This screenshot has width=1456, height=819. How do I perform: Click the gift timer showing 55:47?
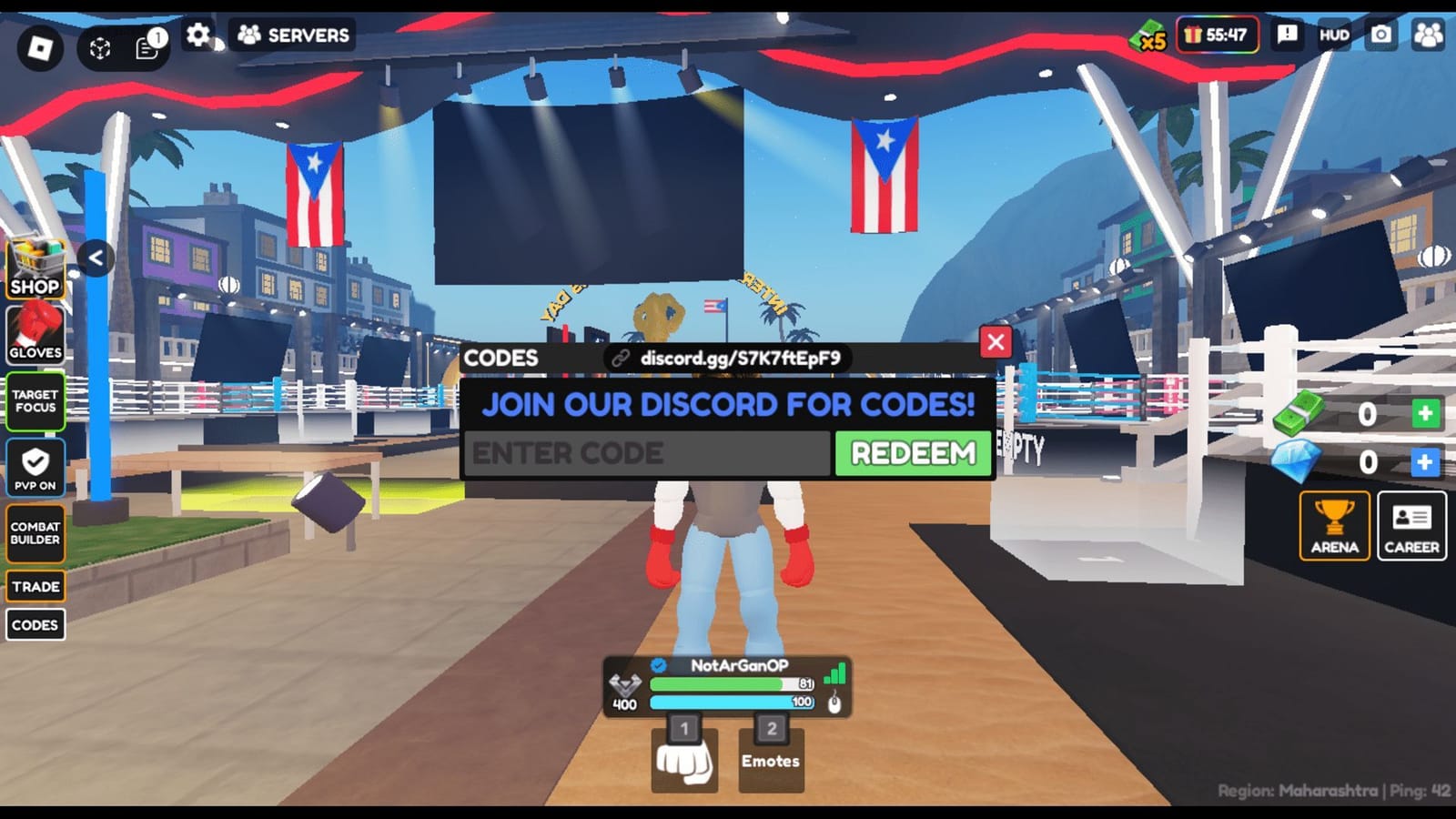1218,35
